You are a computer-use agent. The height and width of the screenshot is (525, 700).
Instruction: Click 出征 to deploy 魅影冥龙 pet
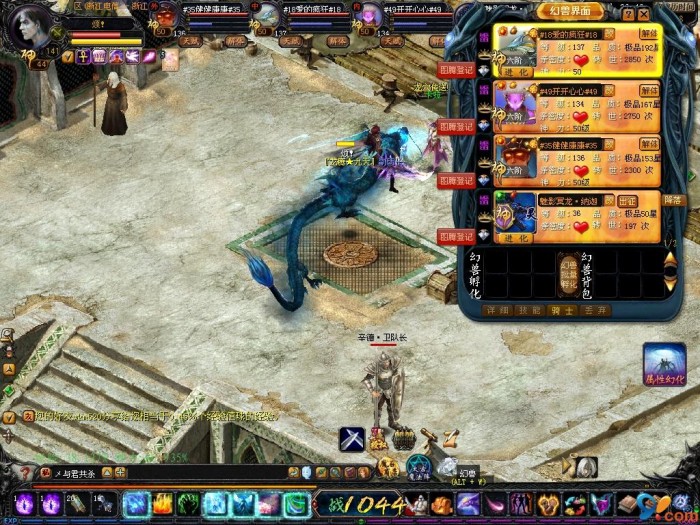(627, 200)
